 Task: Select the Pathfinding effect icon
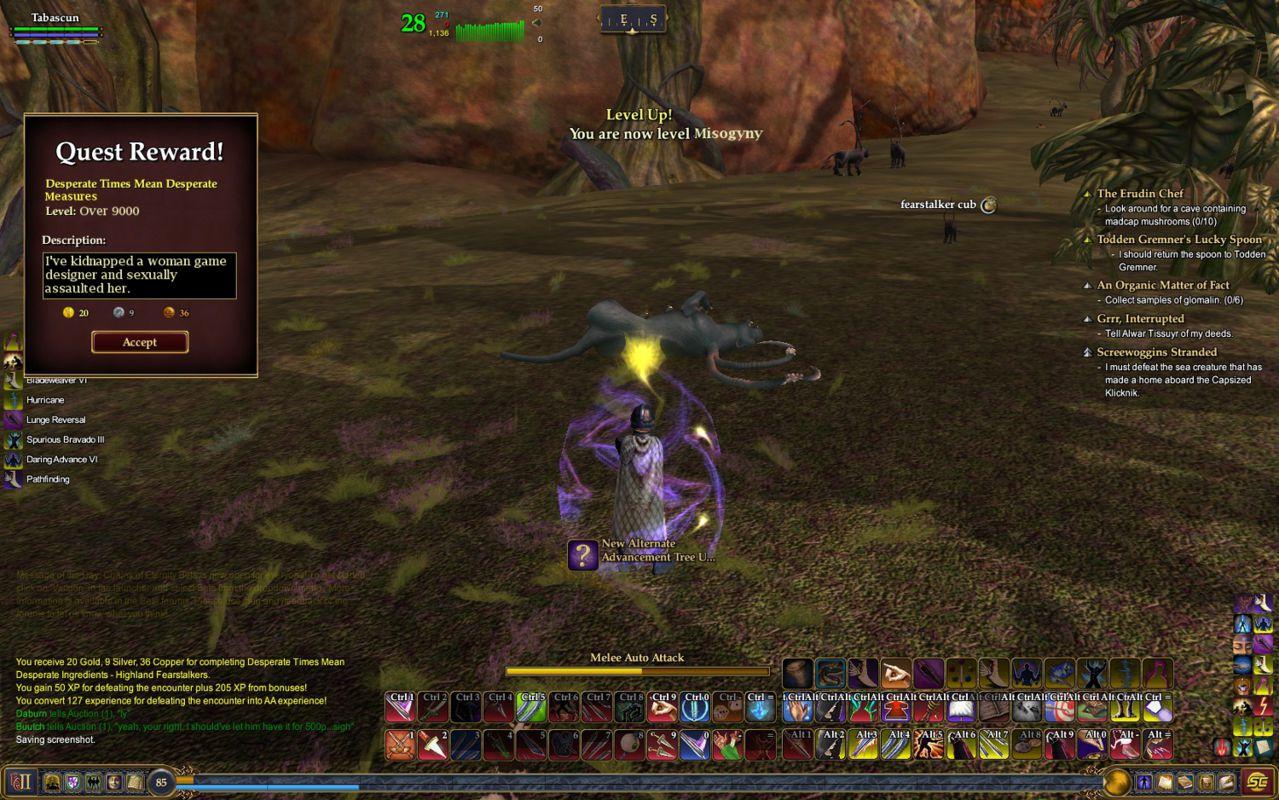[x=13, y=480]
